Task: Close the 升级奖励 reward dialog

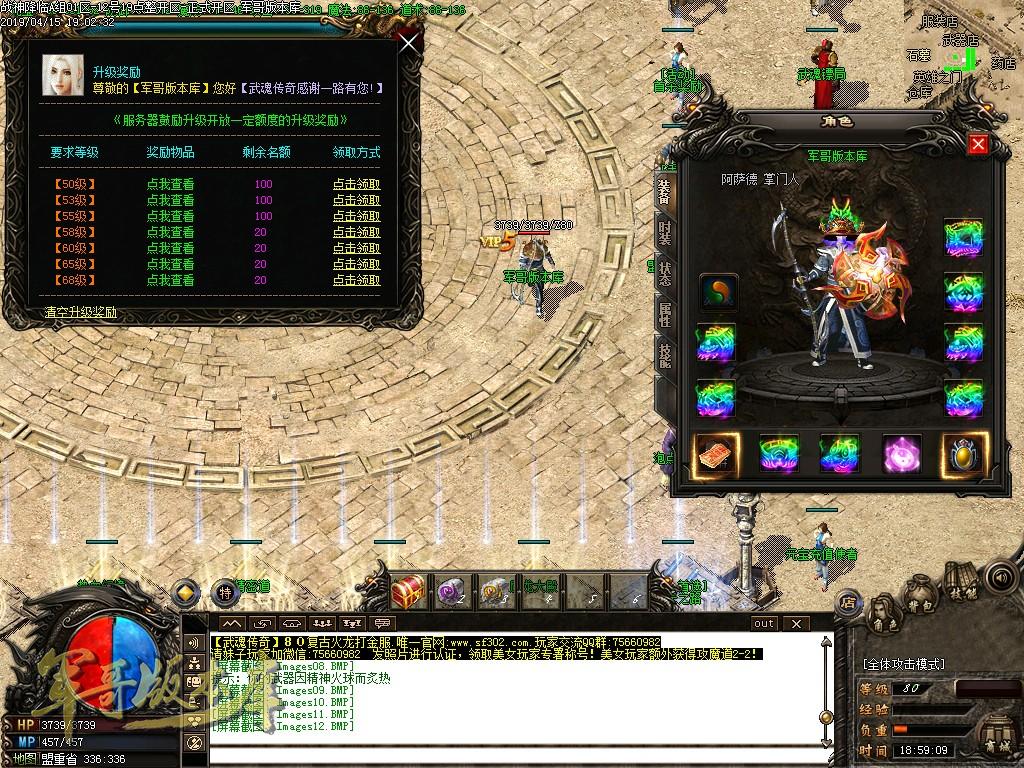Action: [408, 44]
